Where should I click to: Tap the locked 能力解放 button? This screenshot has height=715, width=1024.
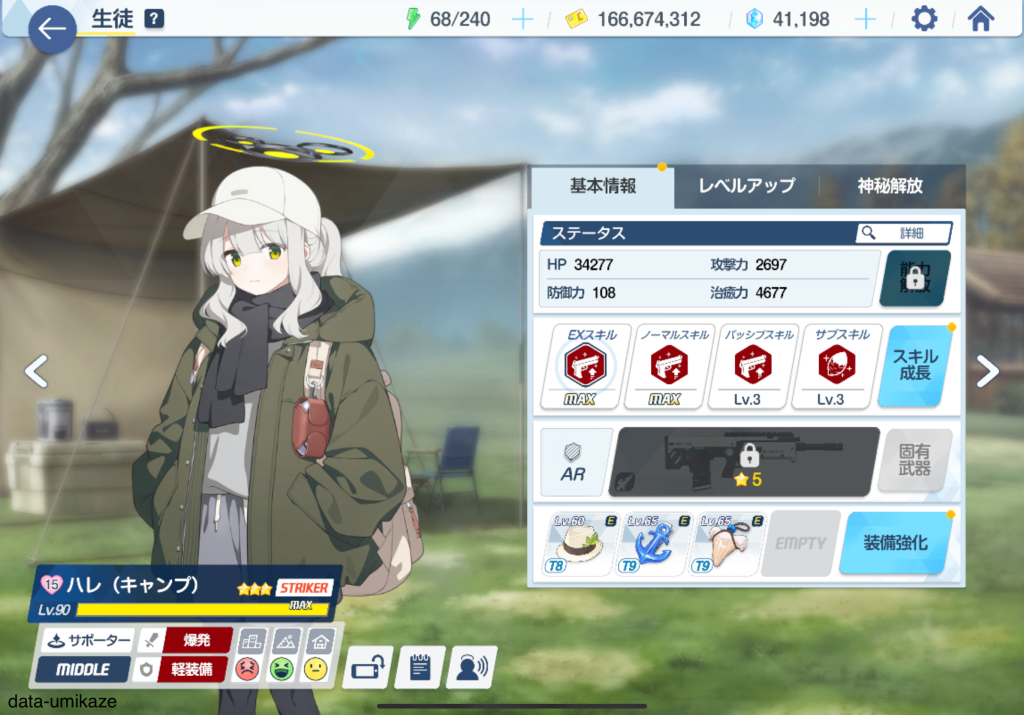[x=914, y=278]
